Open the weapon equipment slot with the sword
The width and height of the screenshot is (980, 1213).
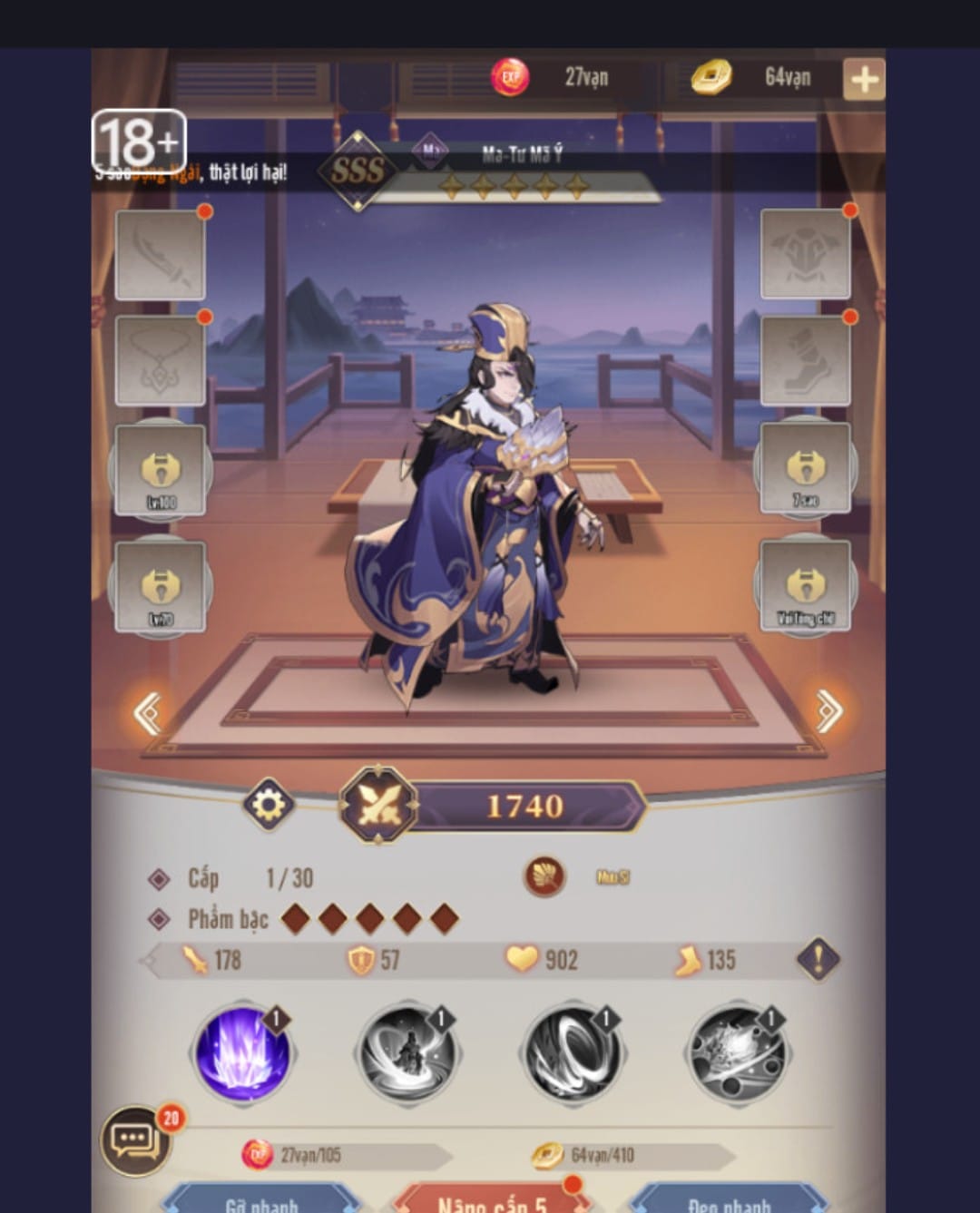click(x=161, y=255)
